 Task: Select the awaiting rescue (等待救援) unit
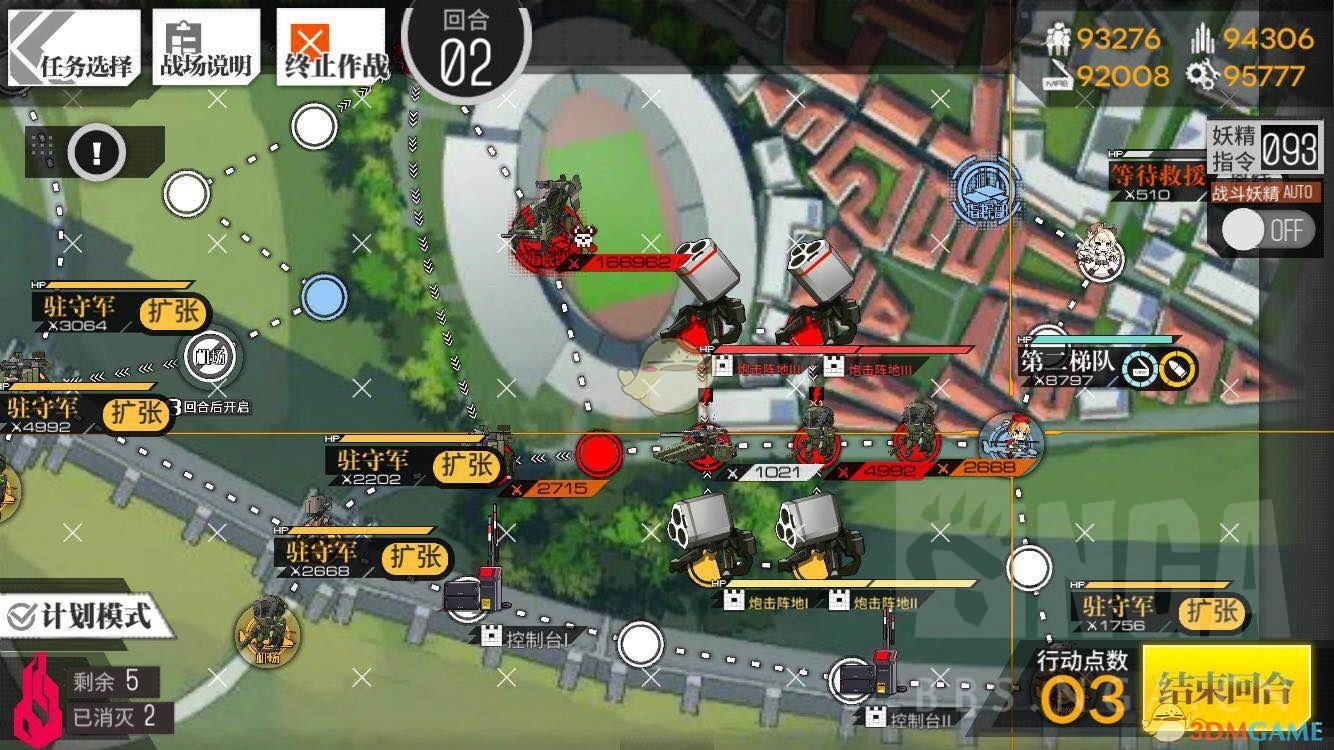[x=1156, y=174]
